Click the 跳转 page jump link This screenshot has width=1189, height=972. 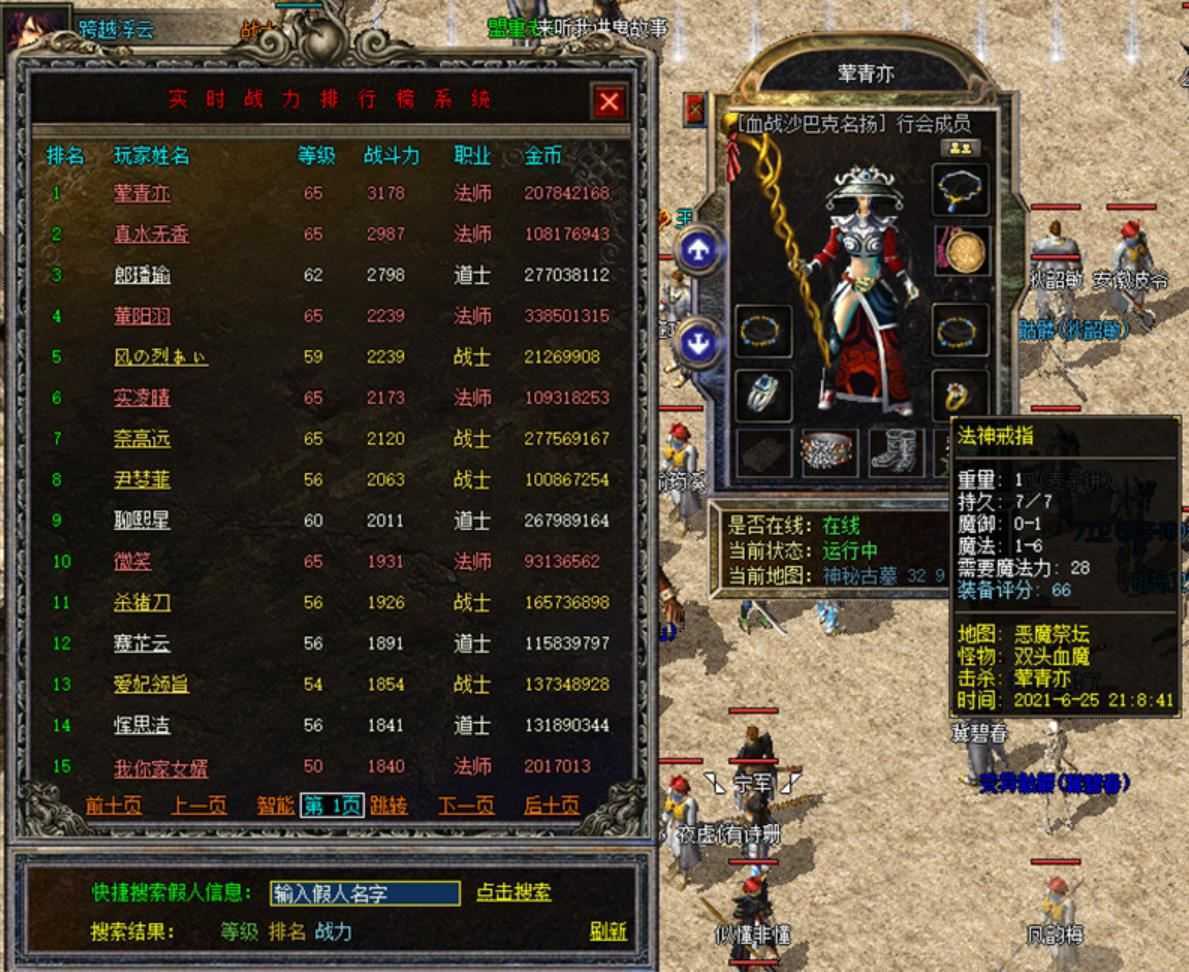(x=389, y=806)
